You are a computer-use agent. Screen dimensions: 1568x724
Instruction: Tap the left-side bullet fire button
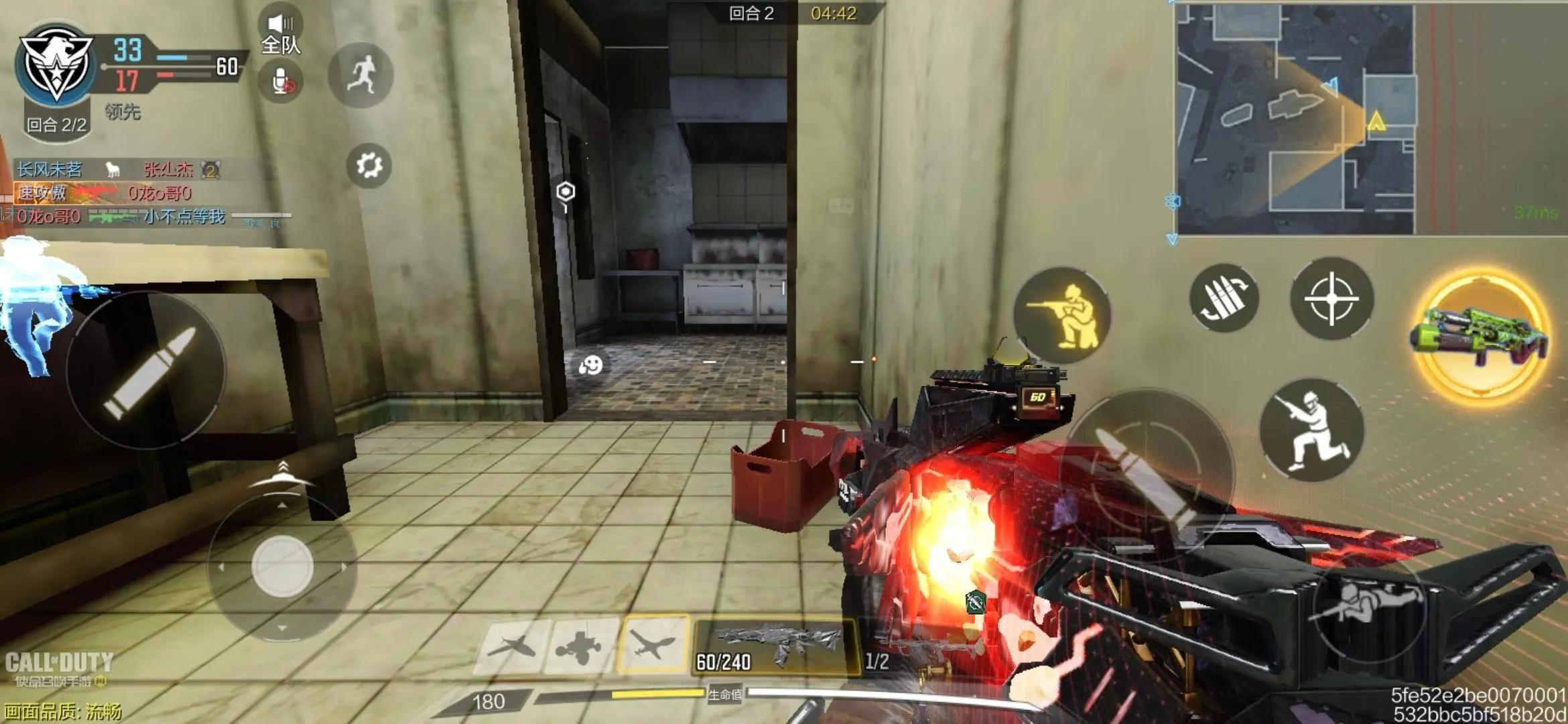tap(147, 370)
